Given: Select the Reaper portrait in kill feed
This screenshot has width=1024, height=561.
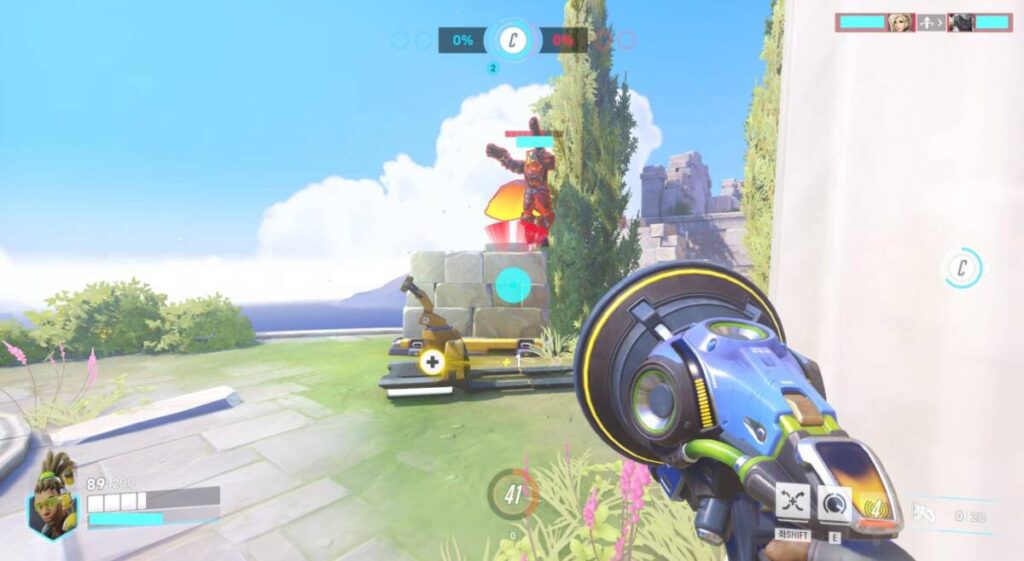Looking at the screenshot, I should (961, 22).
